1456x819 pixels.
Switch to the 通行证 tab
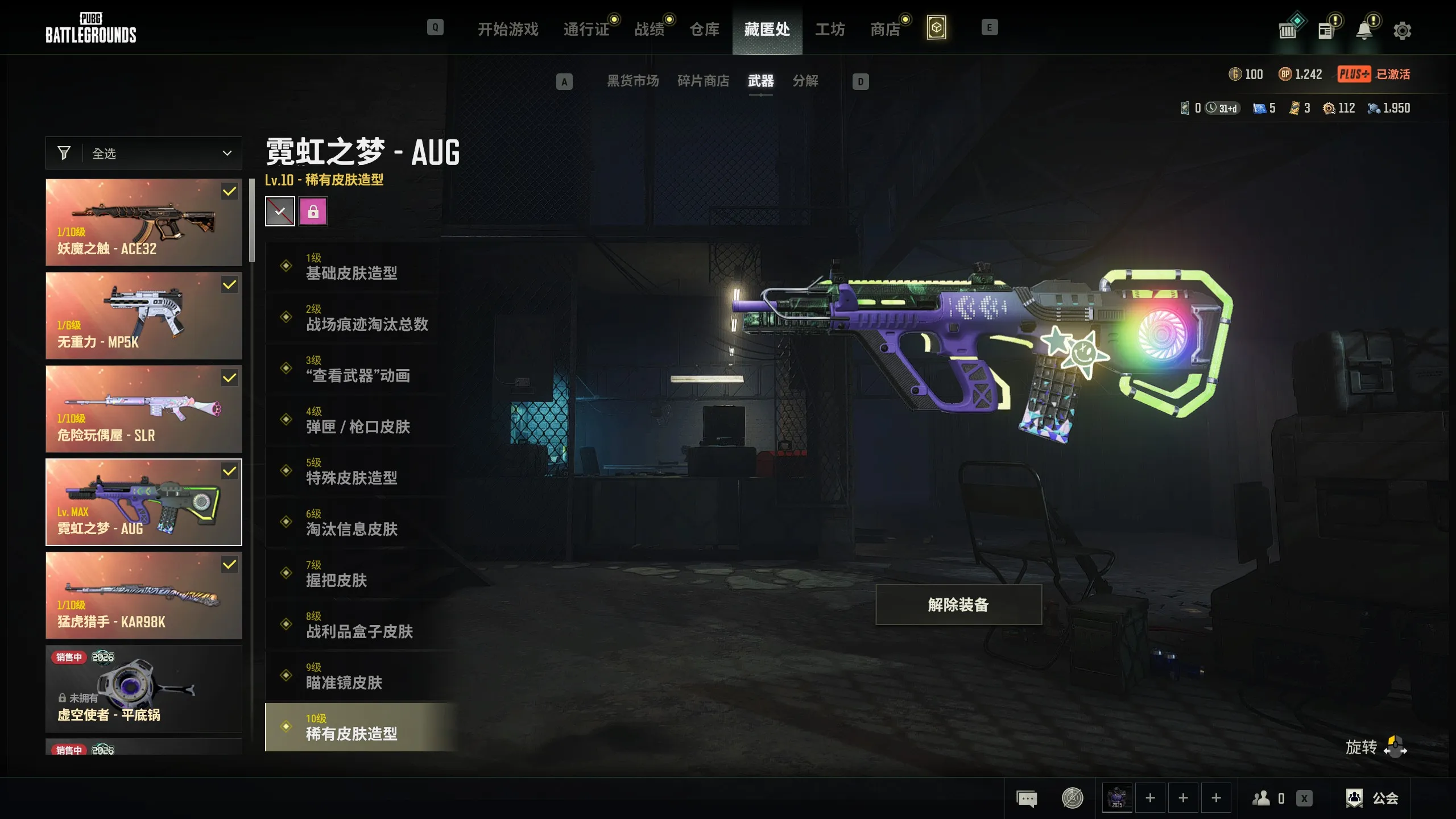pos(586,29)
